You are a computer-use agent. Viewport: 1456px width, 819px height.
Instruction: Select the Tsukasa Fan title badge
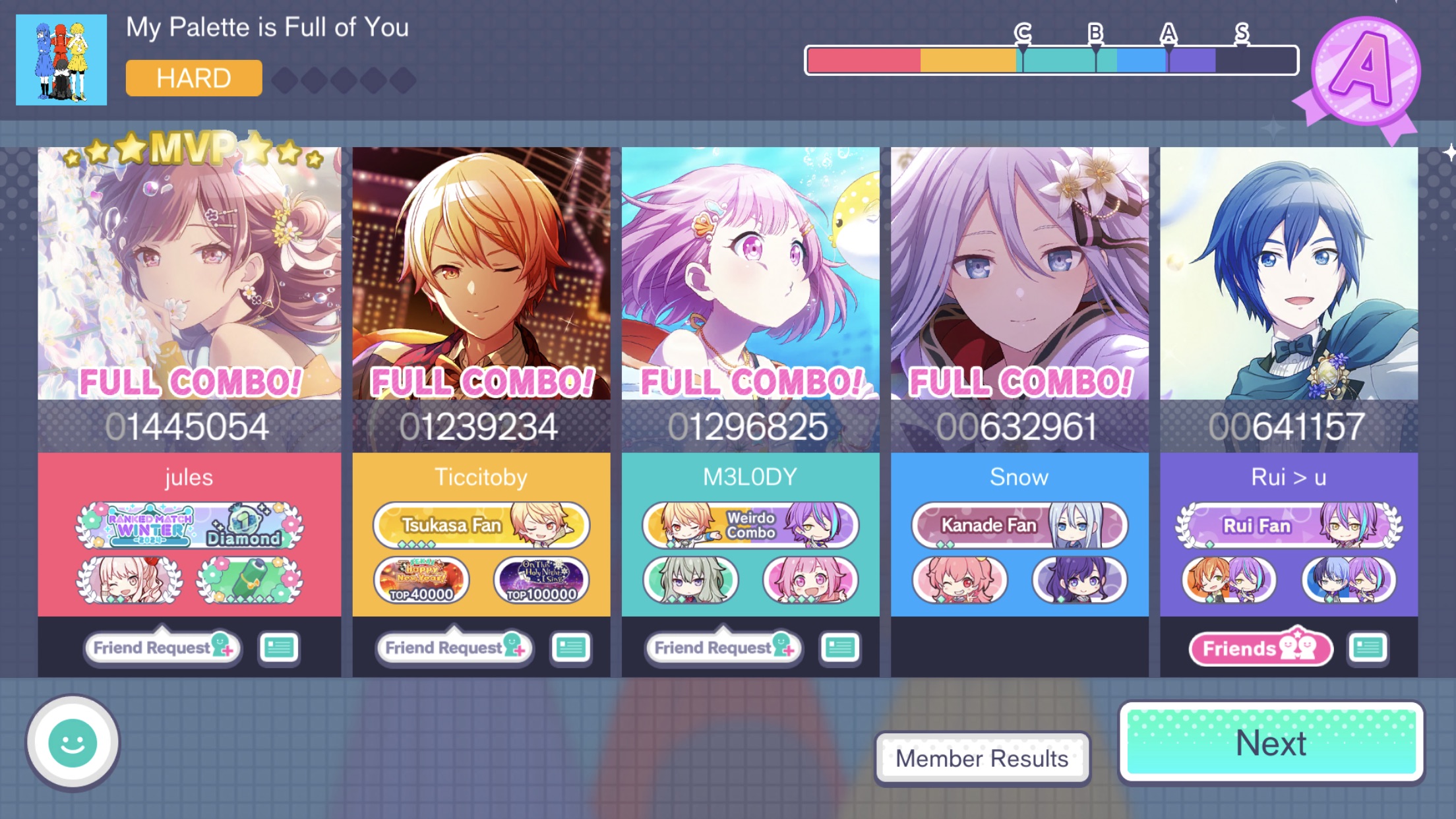tap(481, 526)
